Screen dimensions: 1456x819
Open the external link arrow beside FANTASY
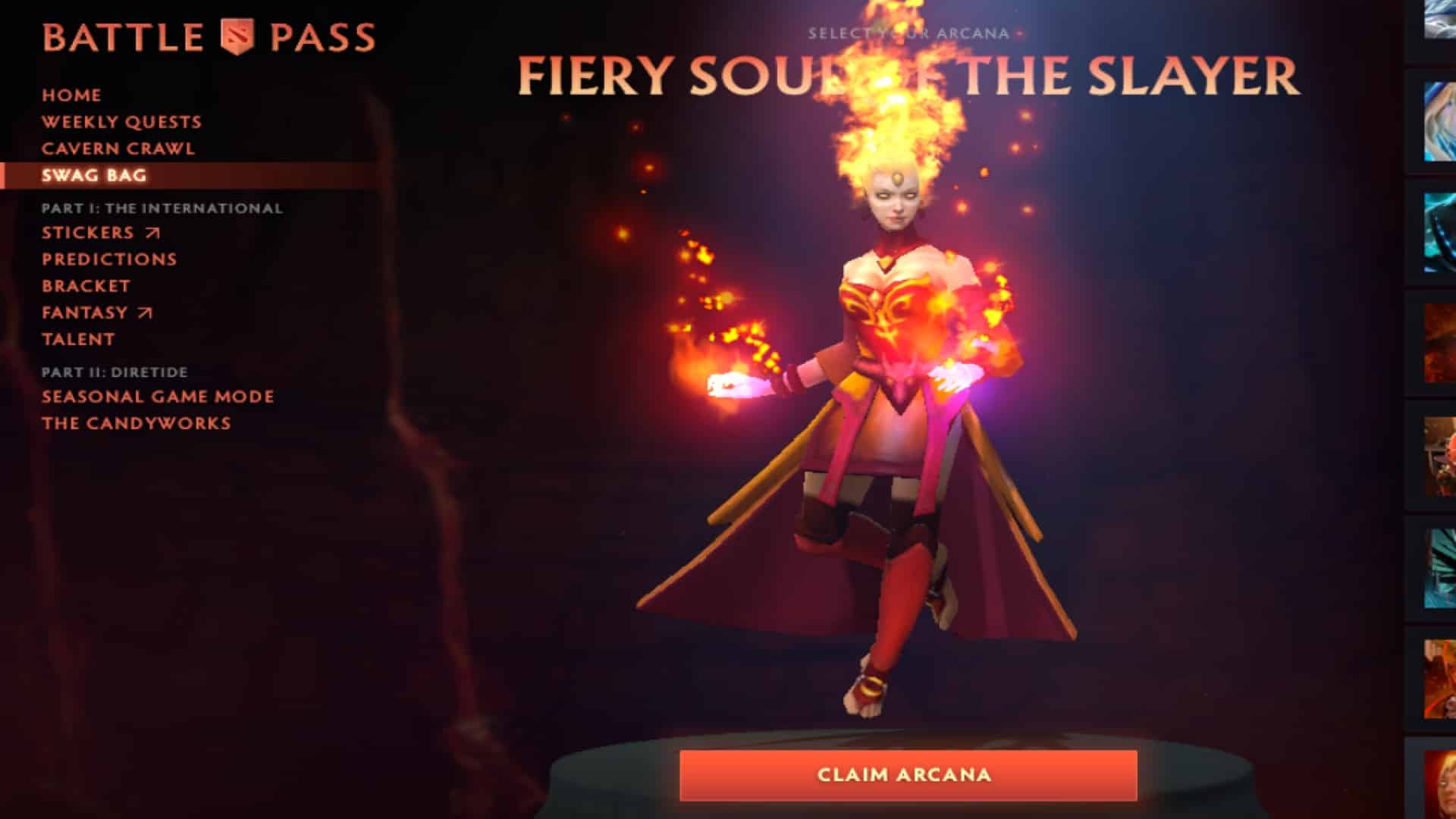[144, 312]
